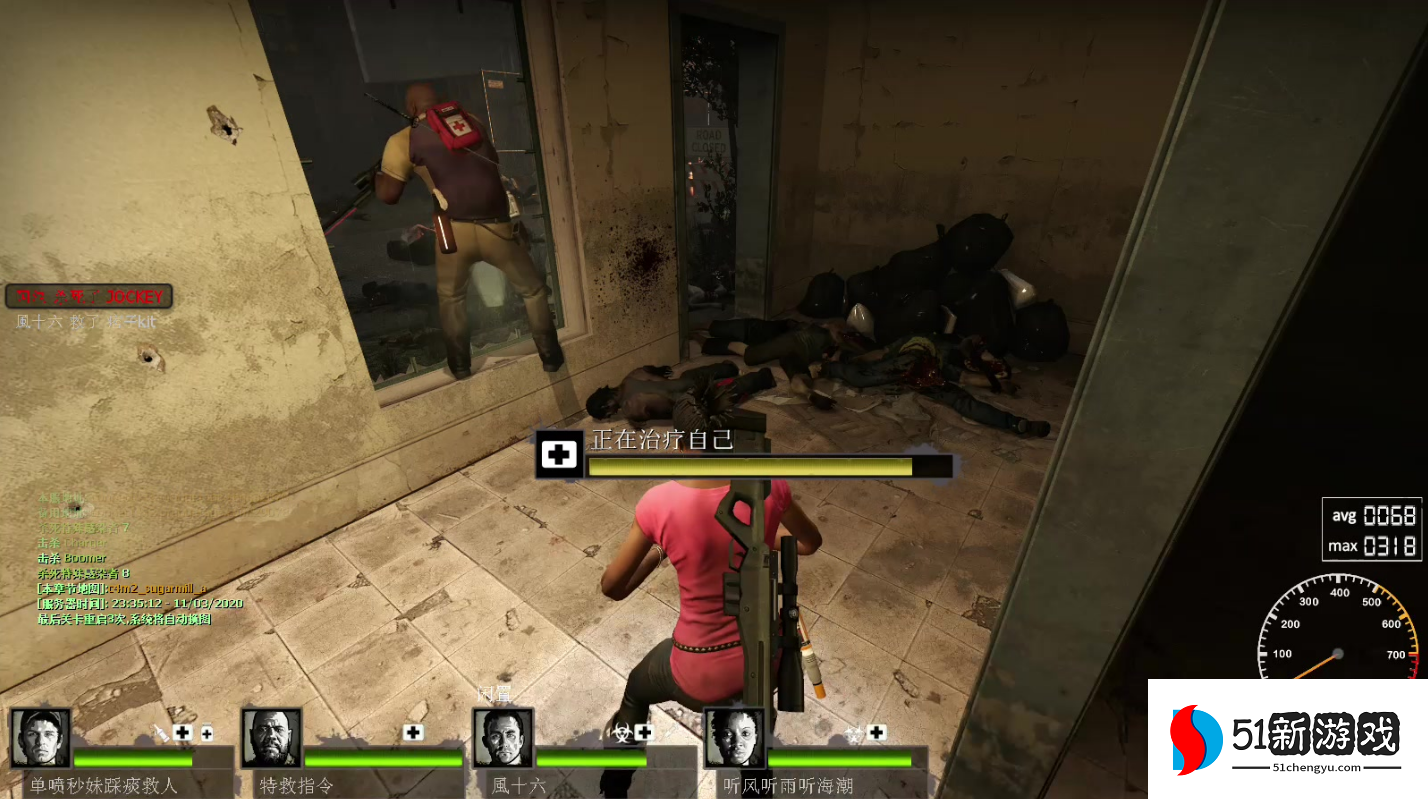Choose the 風十六 survivor portrait
Image resolution: width=1428 pixels, height=799 pixels.
tap(502, 738)
